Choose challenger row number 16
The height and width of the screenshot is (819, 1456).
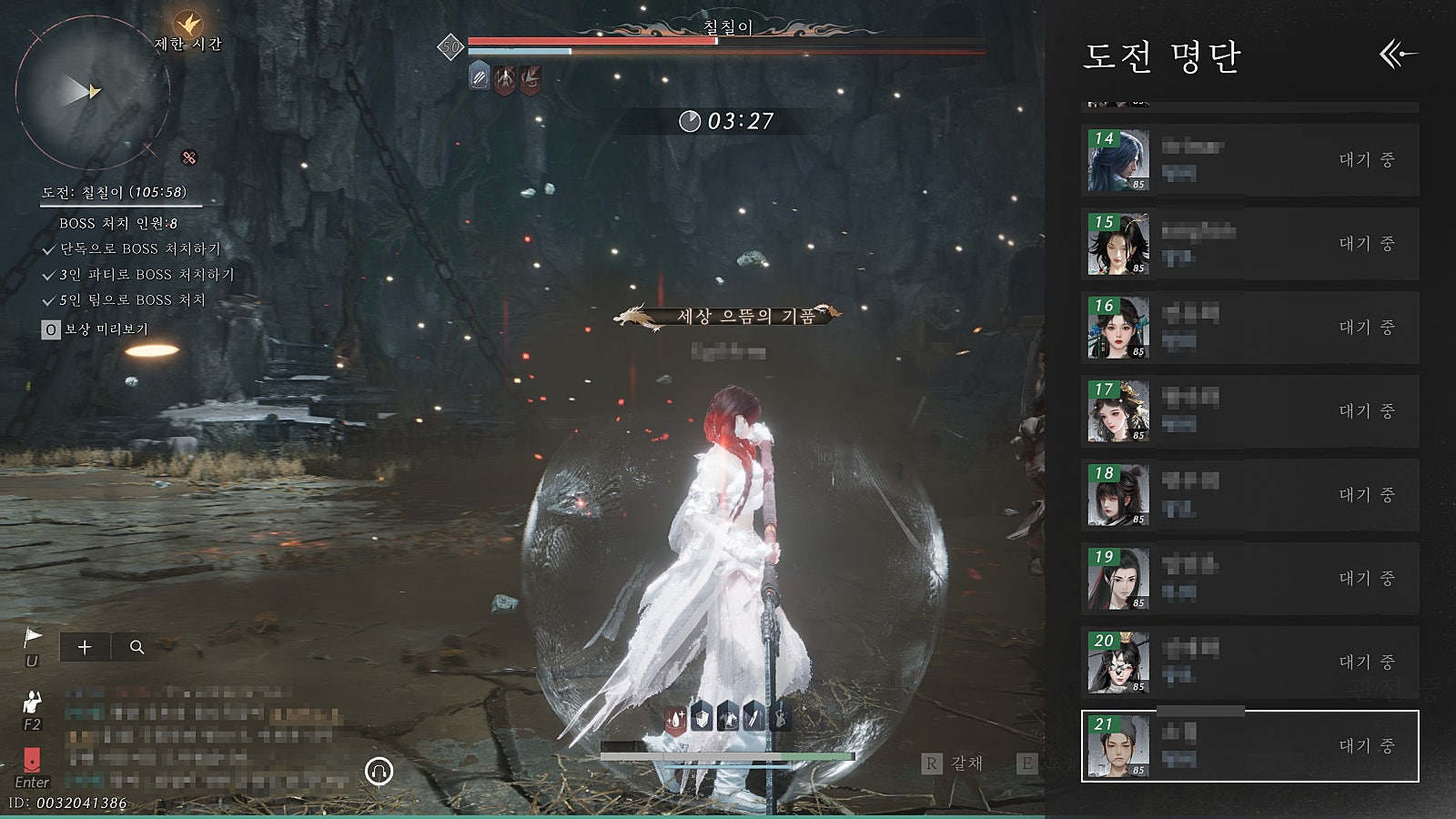click(x=1249, y=328)
